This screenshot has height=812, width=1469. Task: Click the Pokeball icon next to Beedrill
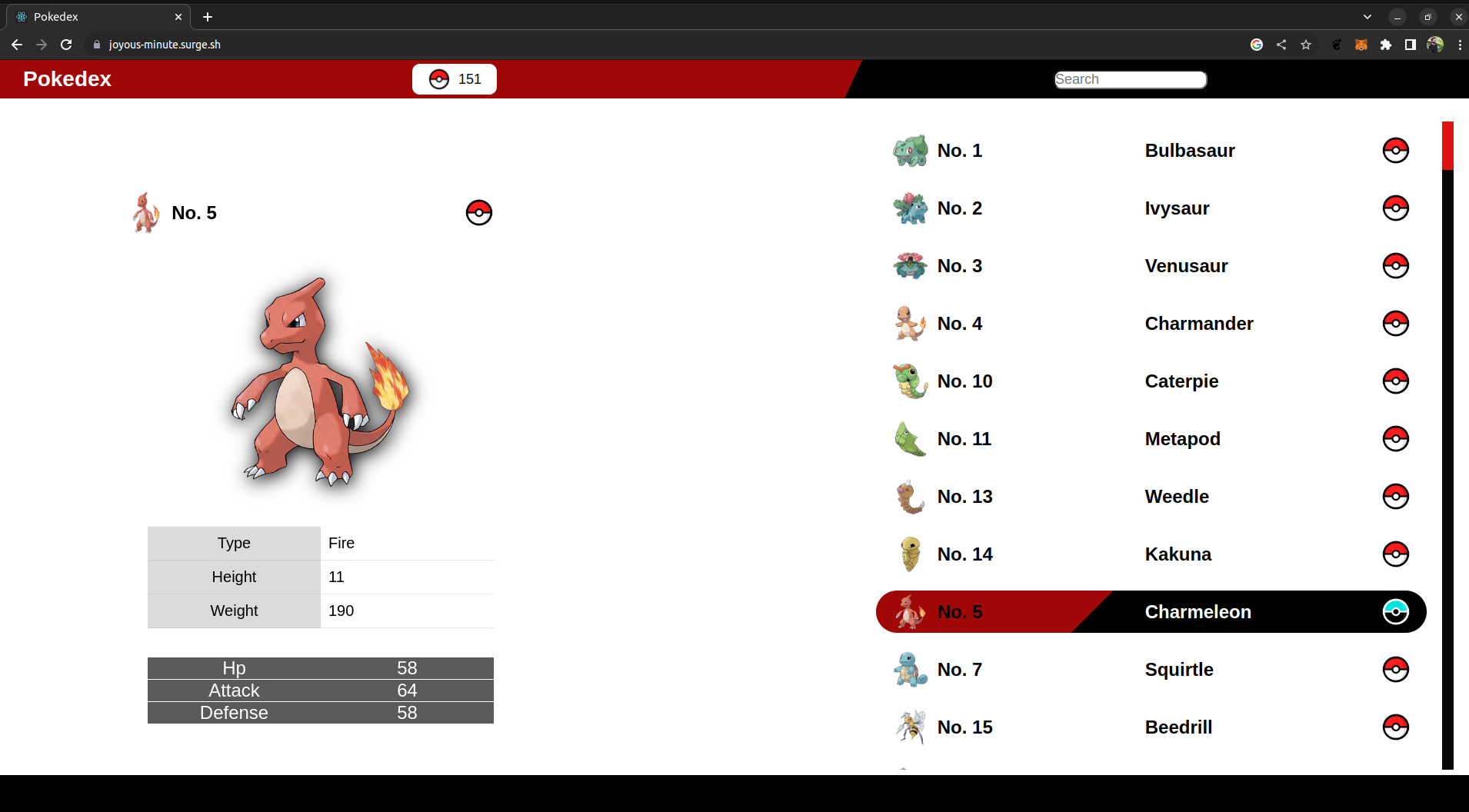point(1395,727)
